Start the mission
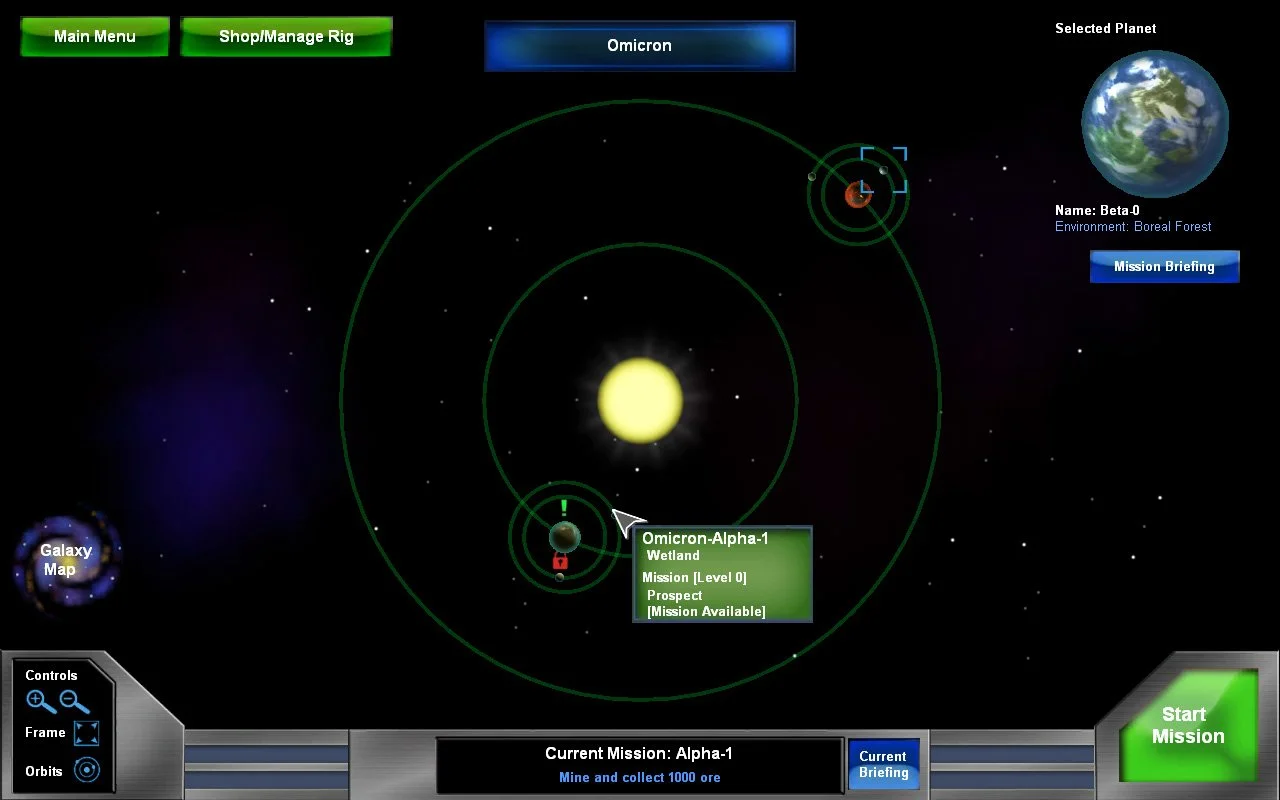The width and height of the screenshot is (1280, 800). (x=1188, y=726)
